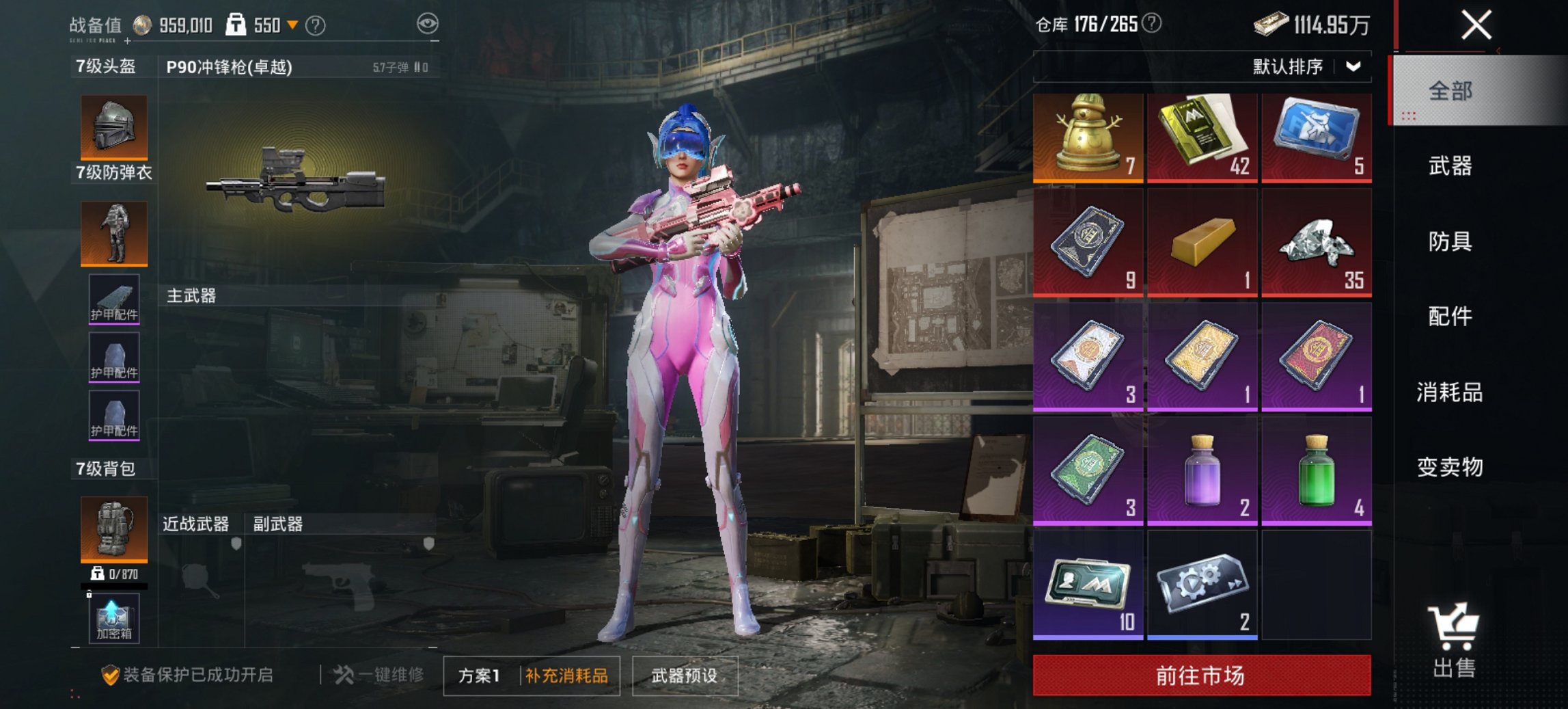
Task: Select the 7级背包 backpack icon
Action: (x=113, y=530)
